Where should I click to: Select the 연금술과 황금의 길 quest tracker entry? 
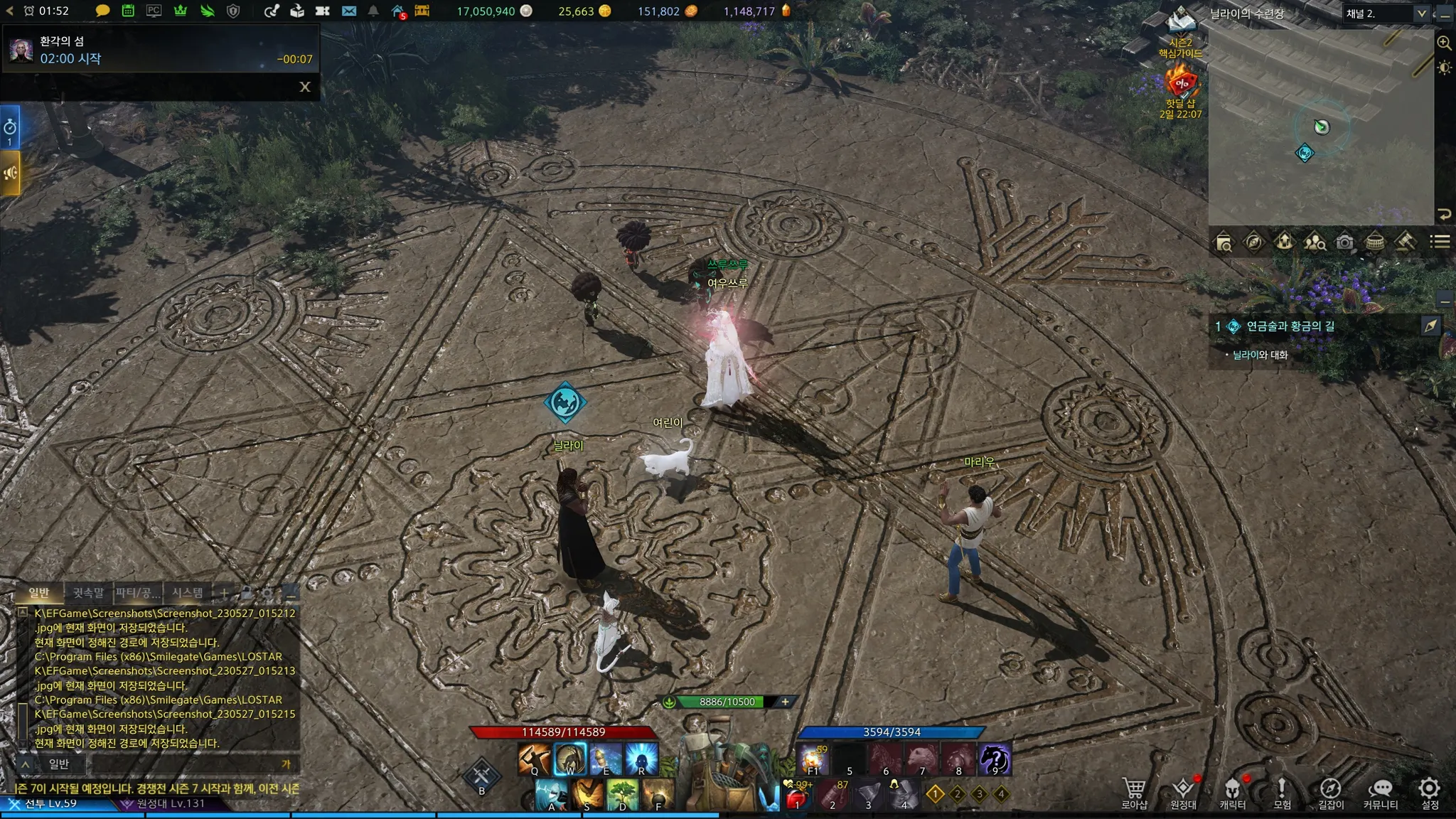[x=1290, y=326]
